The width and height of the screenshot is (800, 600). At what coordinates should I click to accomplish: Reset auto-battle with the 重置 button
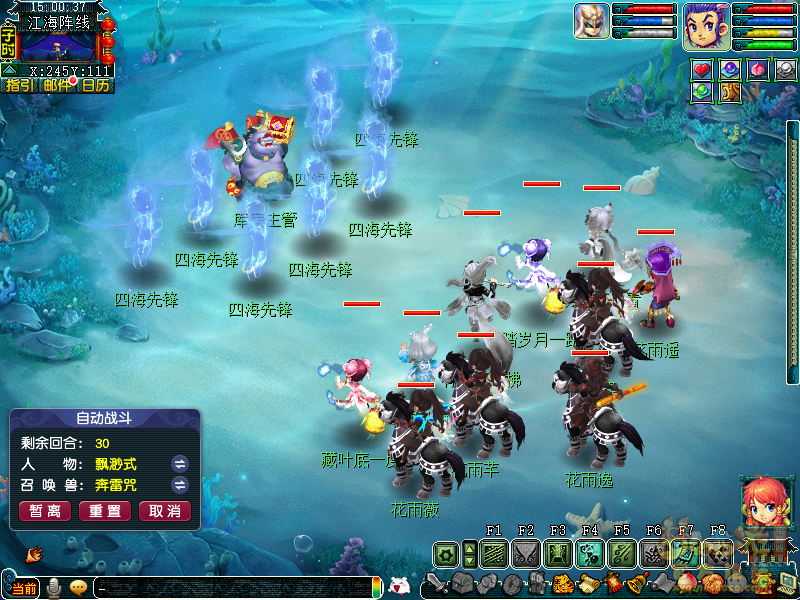pos(105,511)
